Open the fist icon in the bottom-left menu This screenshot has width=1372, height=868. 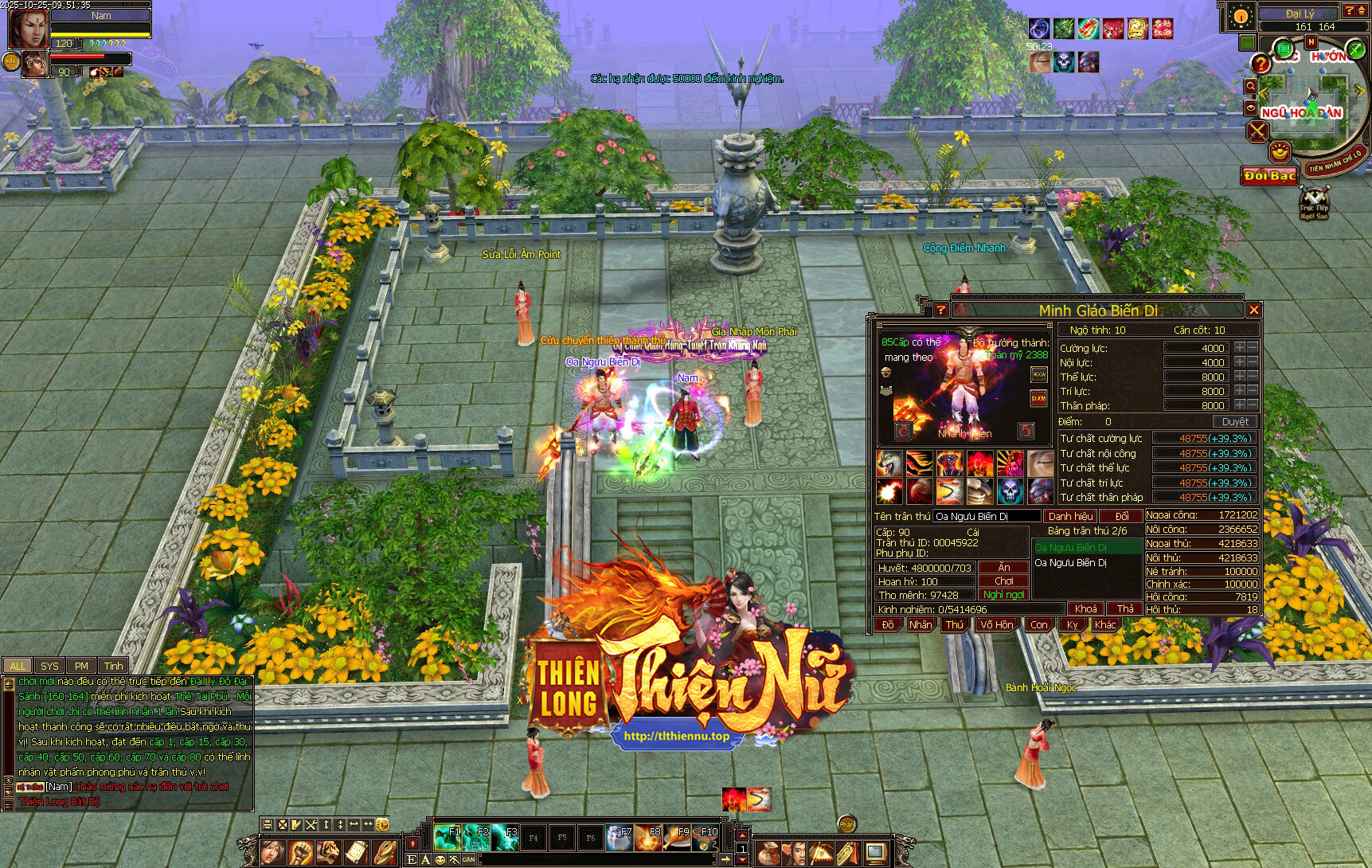coord(300,853)
